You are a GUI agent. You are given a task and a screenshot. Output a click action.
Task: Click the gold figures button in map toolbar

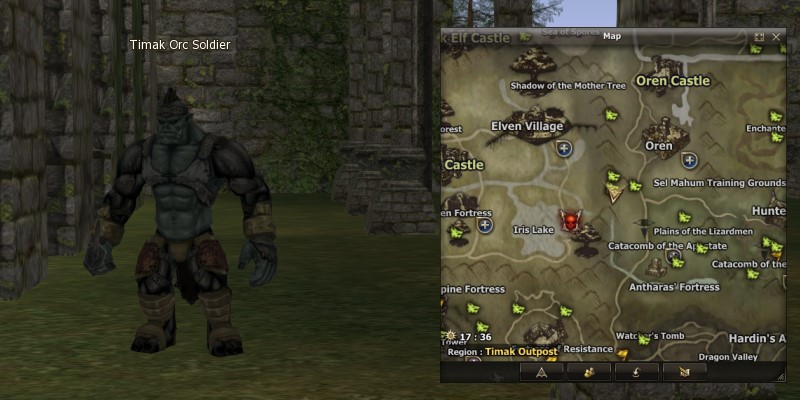588,371
